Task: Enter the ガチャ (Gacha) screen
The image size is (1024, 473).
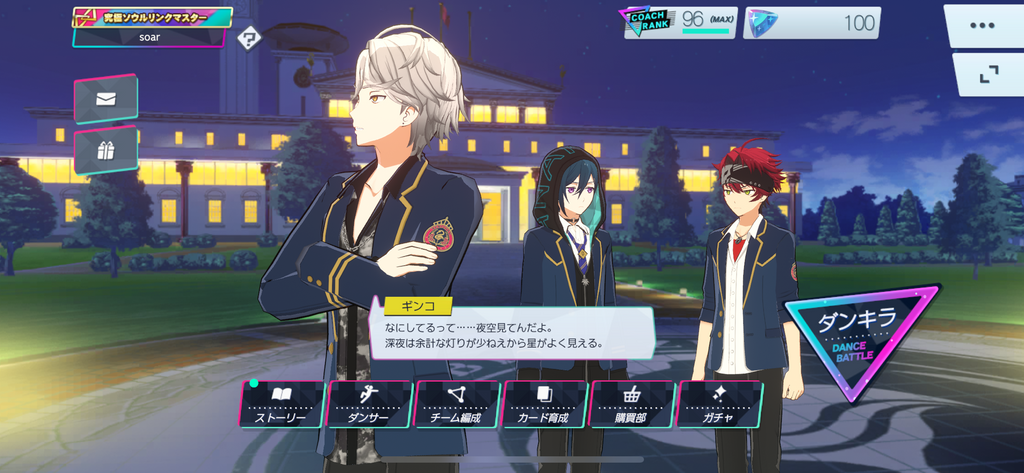Action: click(x=719, y=404)
